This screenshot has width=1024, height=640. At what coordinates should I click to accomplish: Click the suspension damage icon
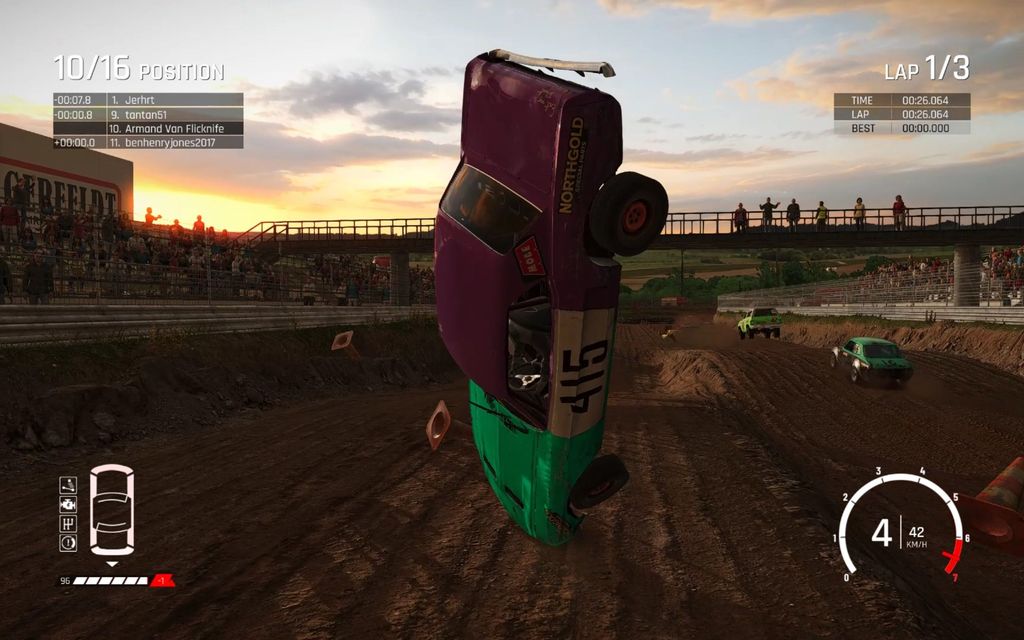point(68,485)
